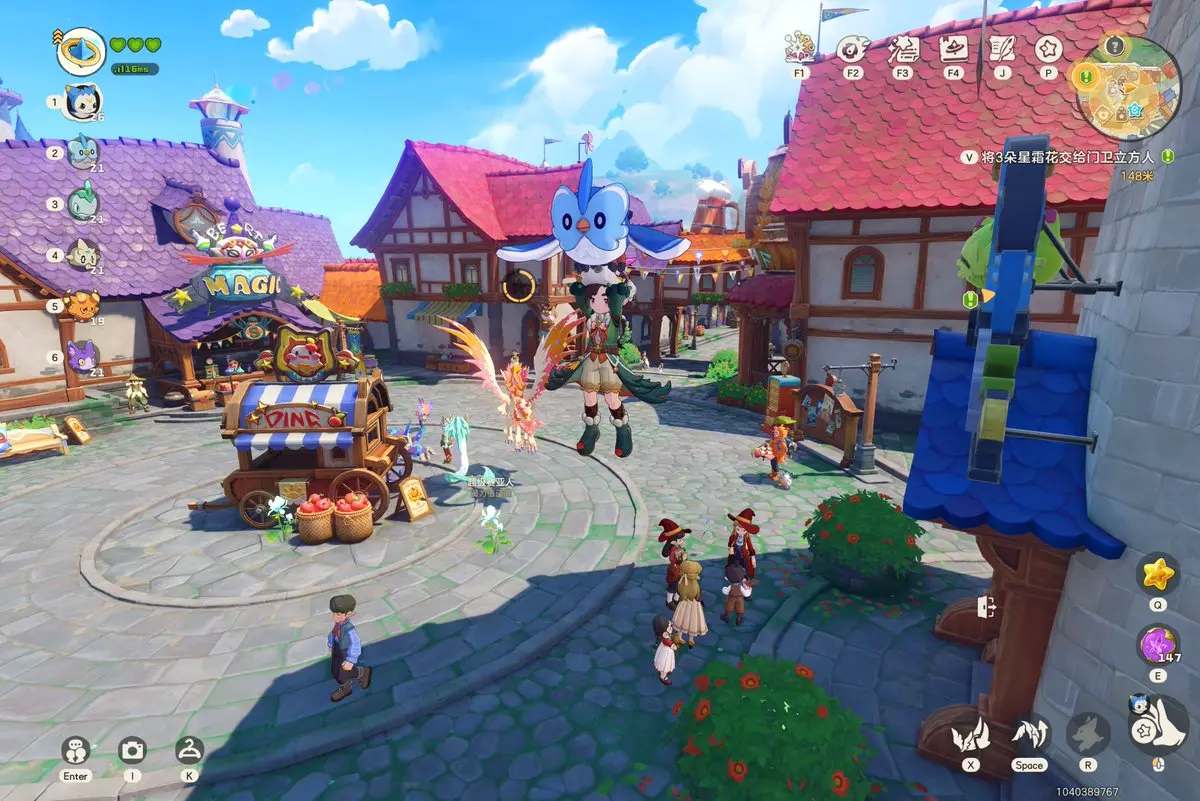Open the round creature icon labeled F2
The width and height of the screenshot is (1200, 801).
852,48
